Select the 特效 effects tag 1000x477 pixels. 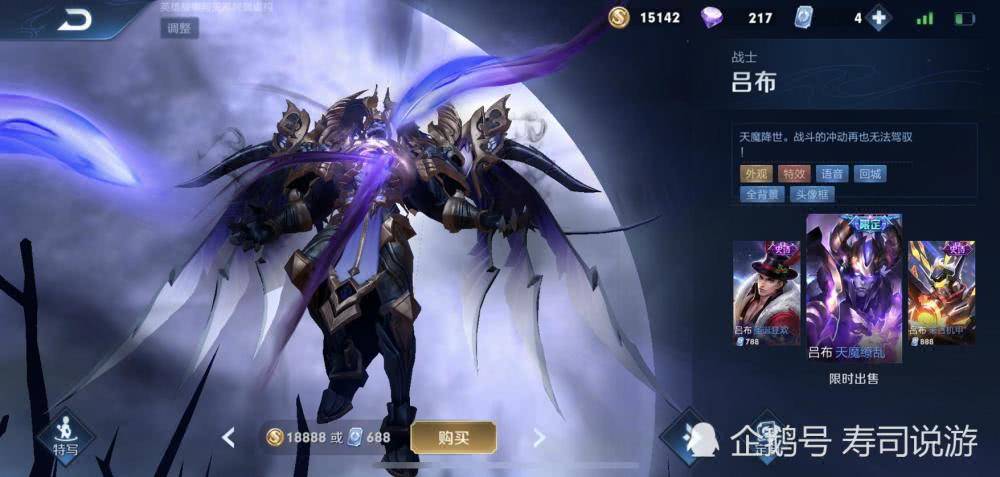tap(794, 174)
